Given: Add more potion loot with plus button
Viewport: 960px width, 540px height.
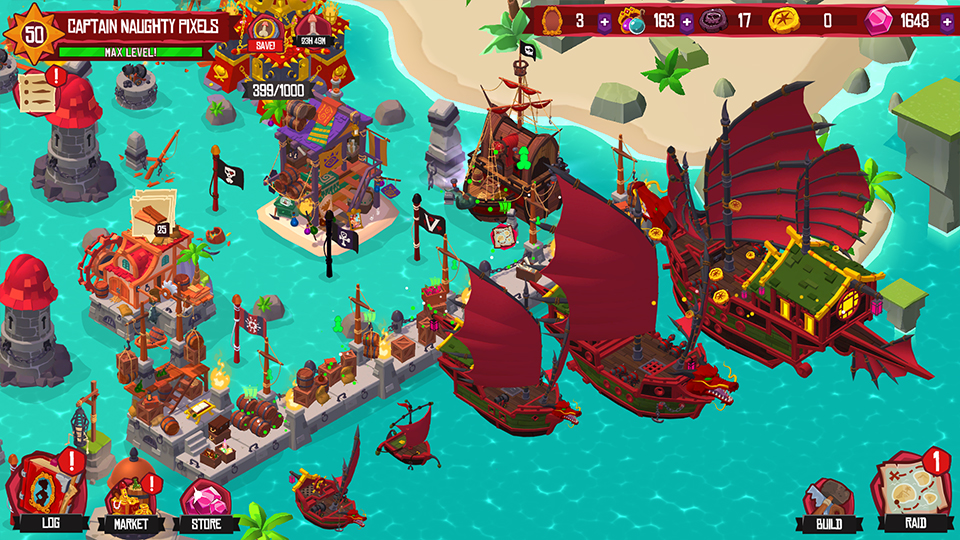Looking at the screenshot, I should tap(686, 21).
